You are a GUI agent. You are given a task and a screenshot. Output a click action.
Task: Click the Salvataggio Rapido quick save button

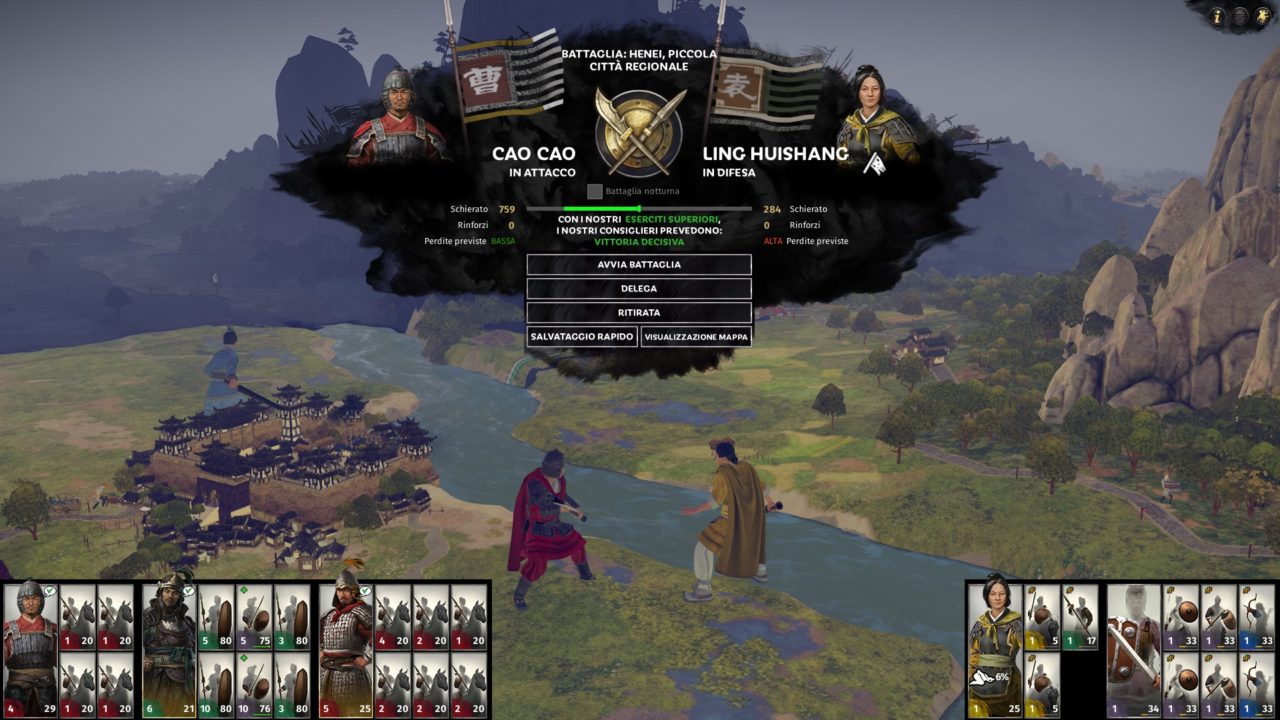(582, 337)
